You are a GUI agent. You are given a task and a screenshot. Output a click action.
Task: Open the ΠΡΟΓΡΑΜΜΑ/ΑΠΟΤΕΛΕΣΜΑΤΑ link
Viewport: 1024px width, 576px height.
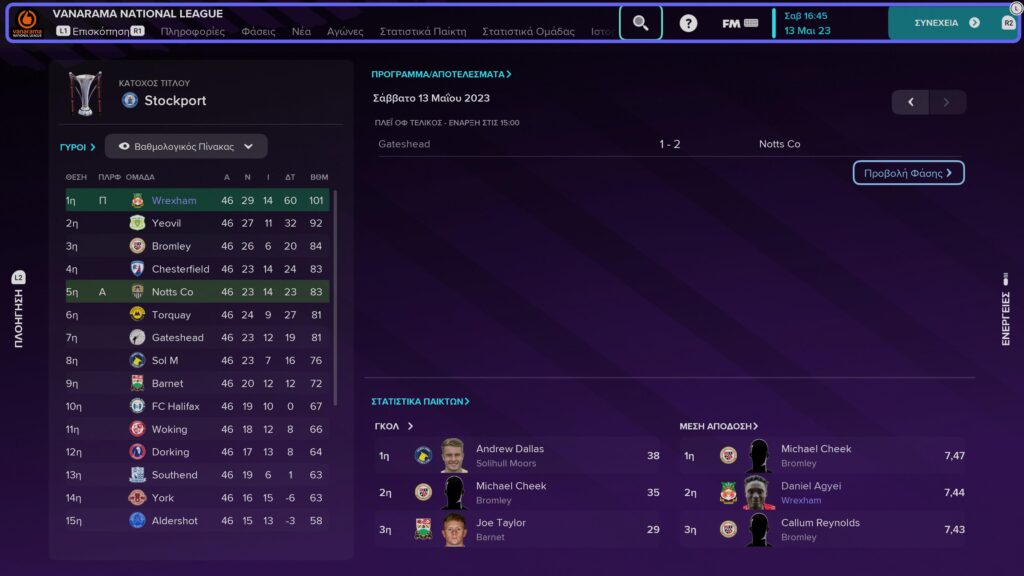pos(441,74)
